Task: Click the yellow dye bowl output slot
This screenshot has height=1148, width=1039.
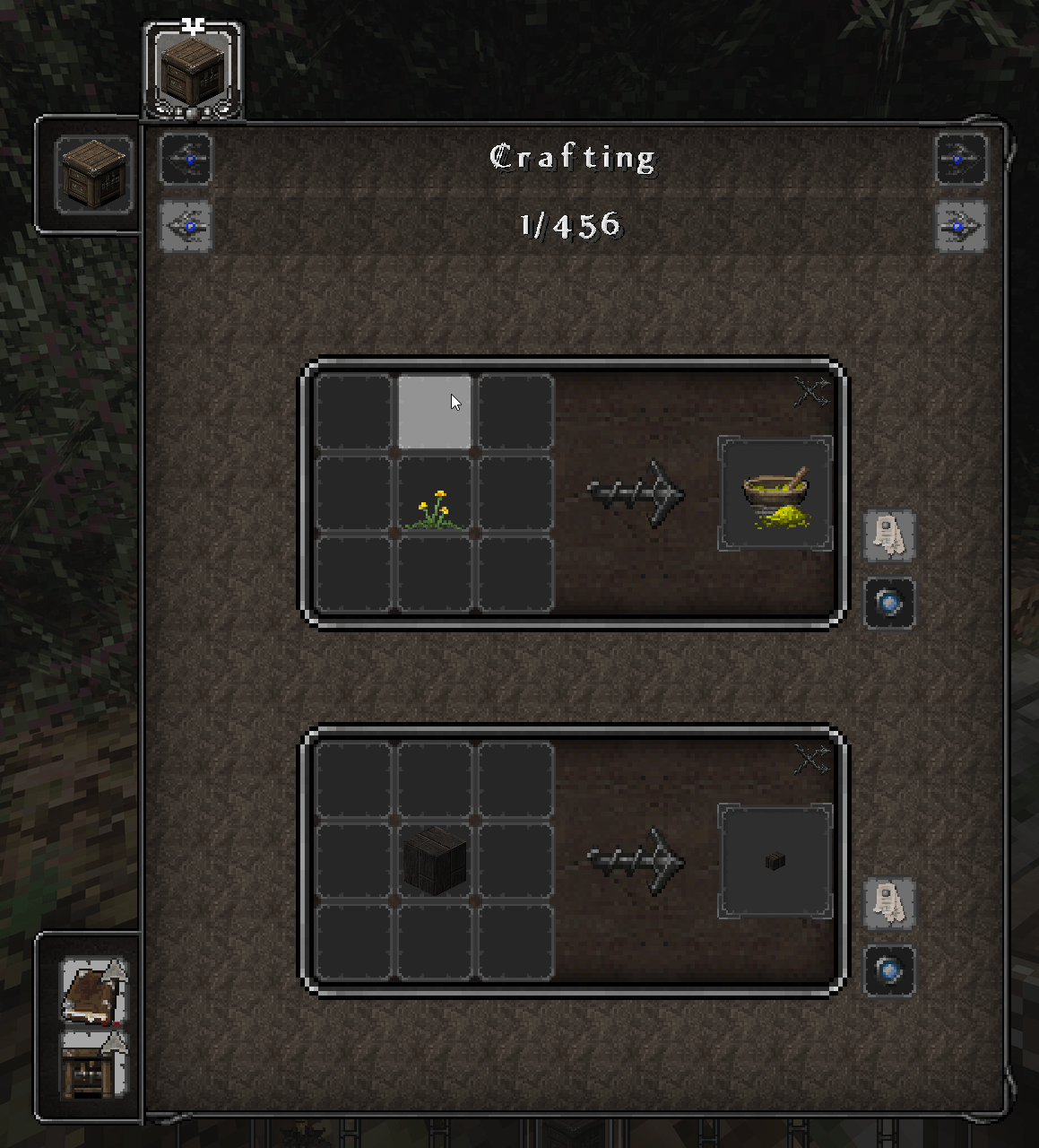Action: click(775, 494)
